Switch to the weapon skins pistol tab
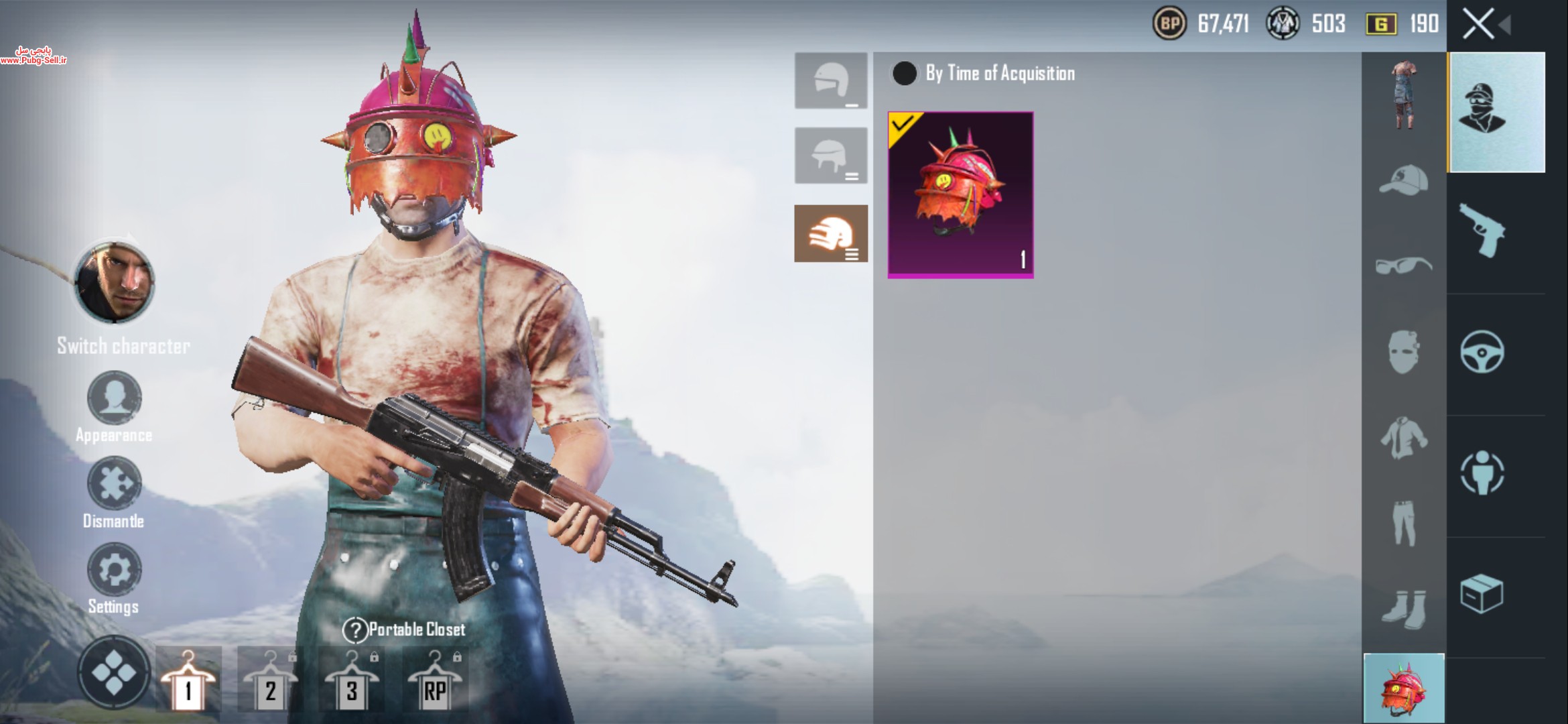The width and height of the screenshot is (1568, 724). pyautogui.click(x=1482, y=231)
